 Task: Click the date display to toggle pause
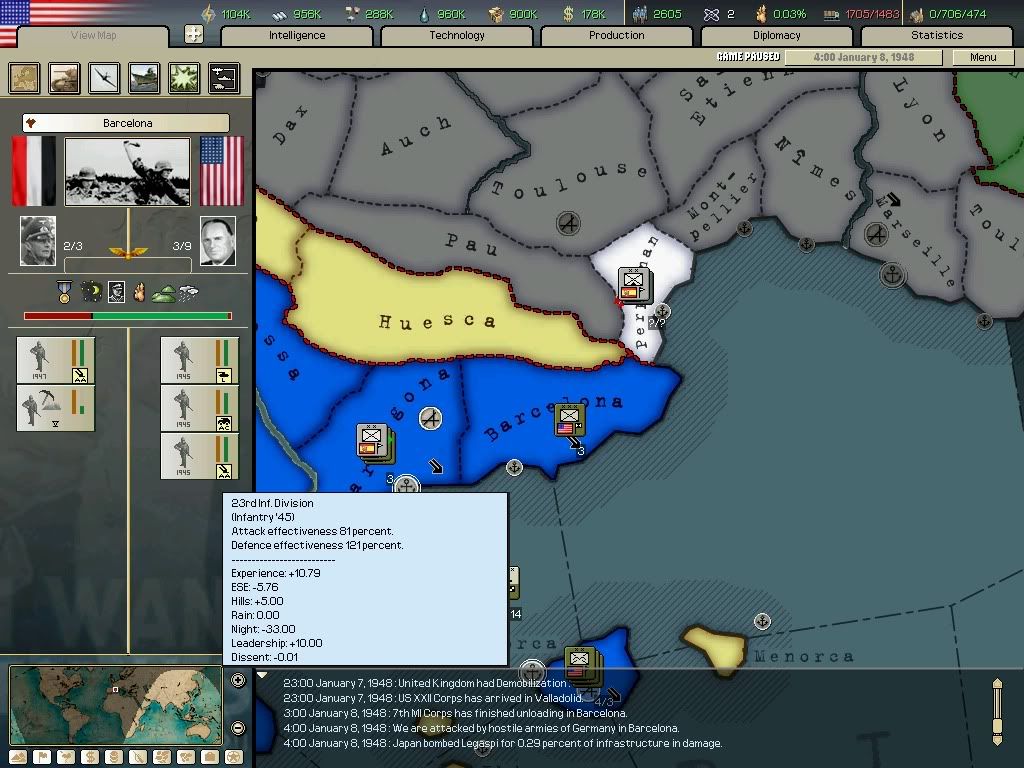tap(864, 57)
